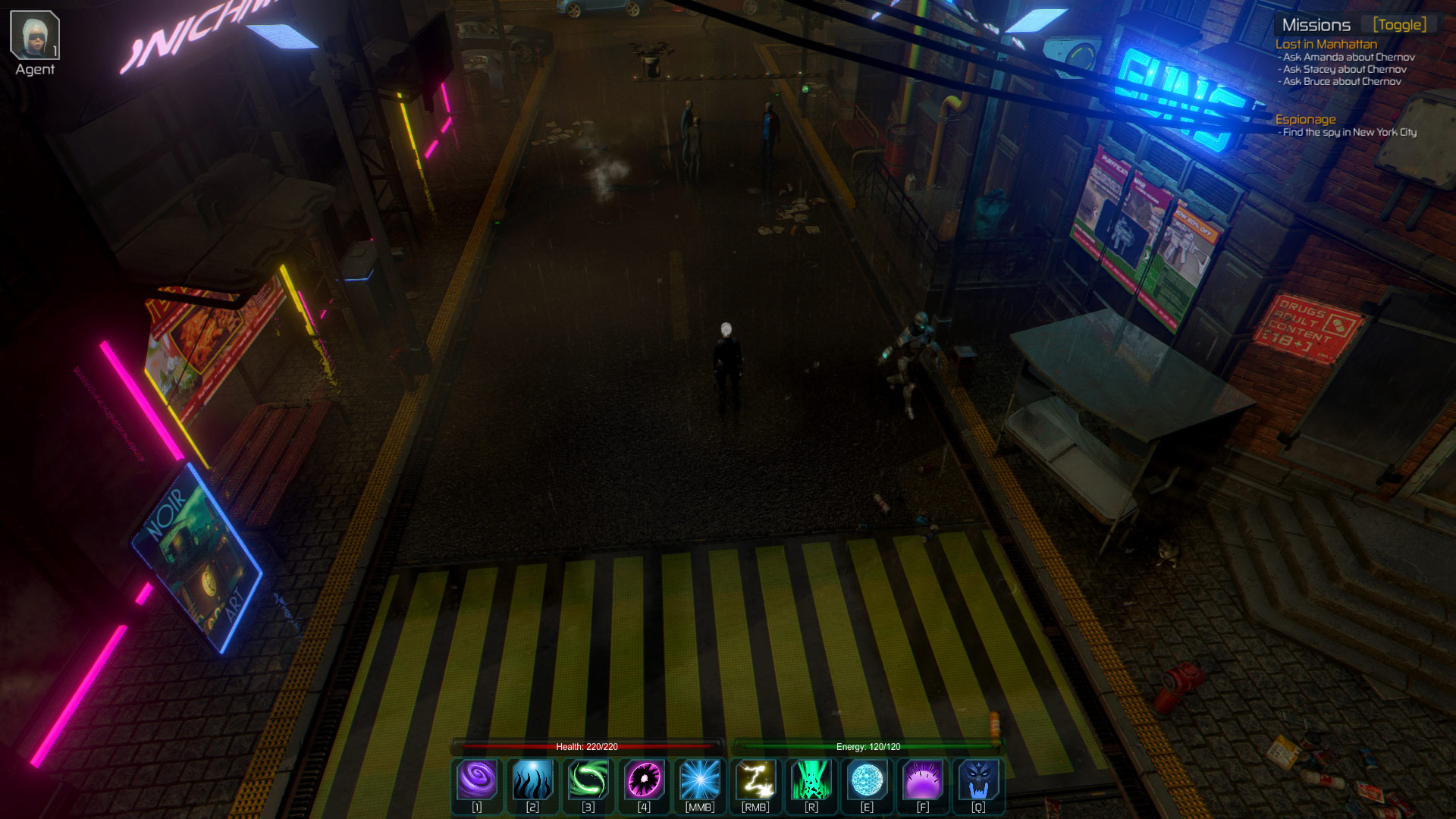This screenshot has width=1456, height=819.
Task: Cast the purple glowing dome ability
Action: coord(923,780)
